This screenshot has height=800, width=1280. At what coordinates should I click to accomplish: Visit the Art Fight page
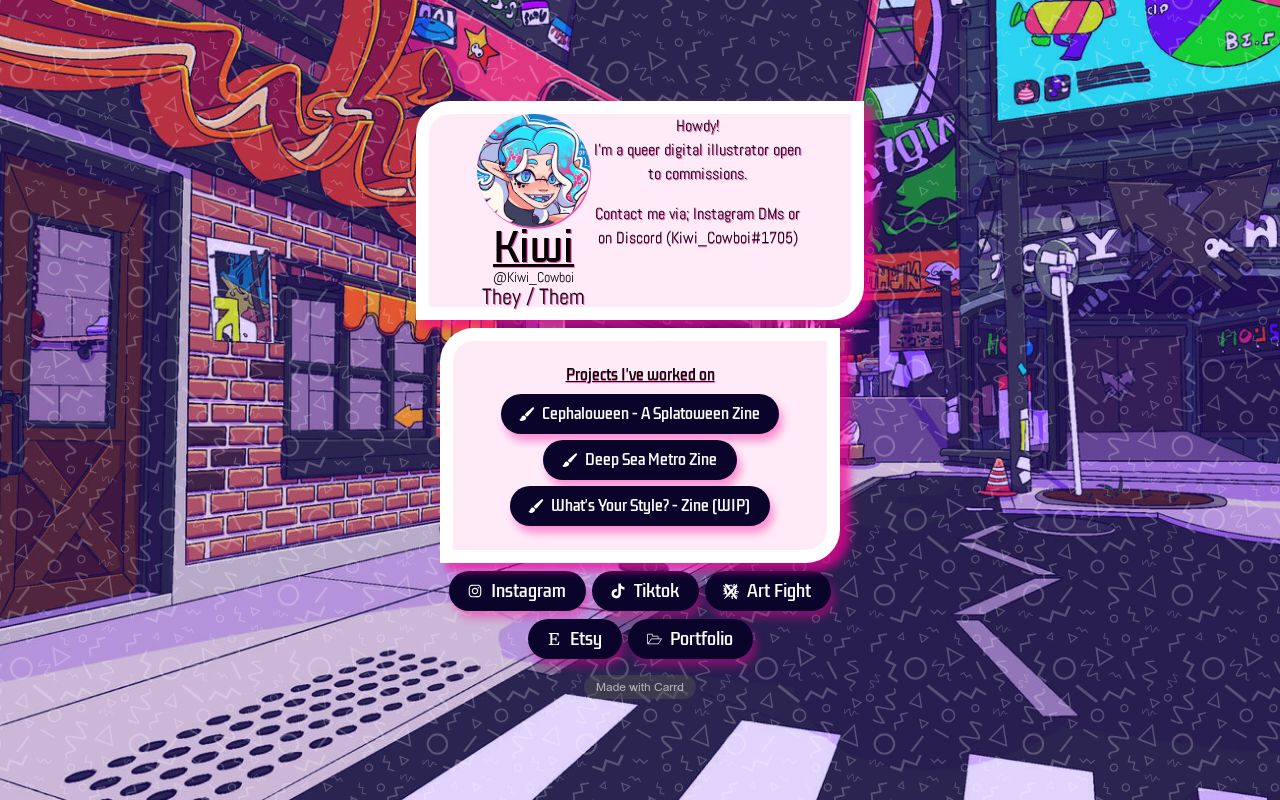tap(768, 591)
